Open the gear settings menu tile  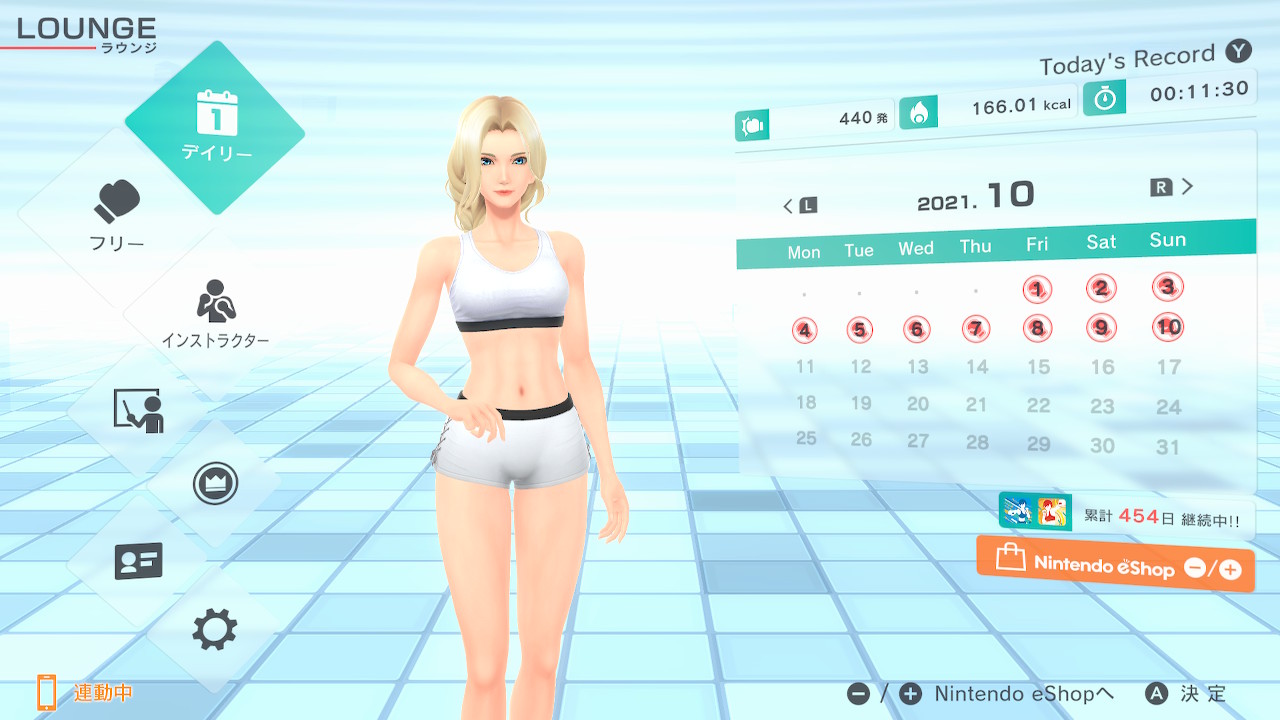[214, 630]
